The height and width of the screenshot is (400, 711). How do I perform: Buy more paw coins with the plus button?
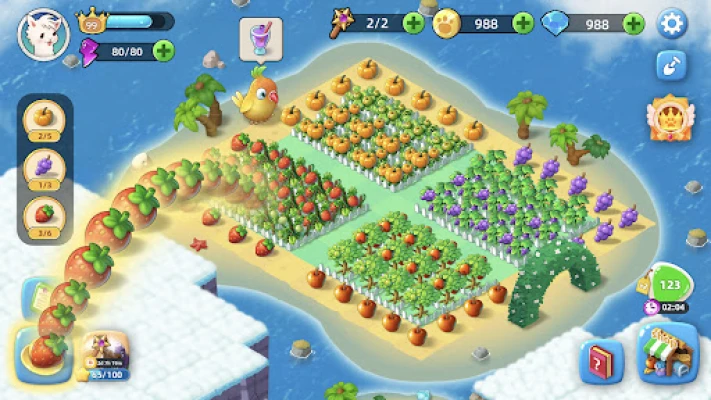click(x=523, y=23)
